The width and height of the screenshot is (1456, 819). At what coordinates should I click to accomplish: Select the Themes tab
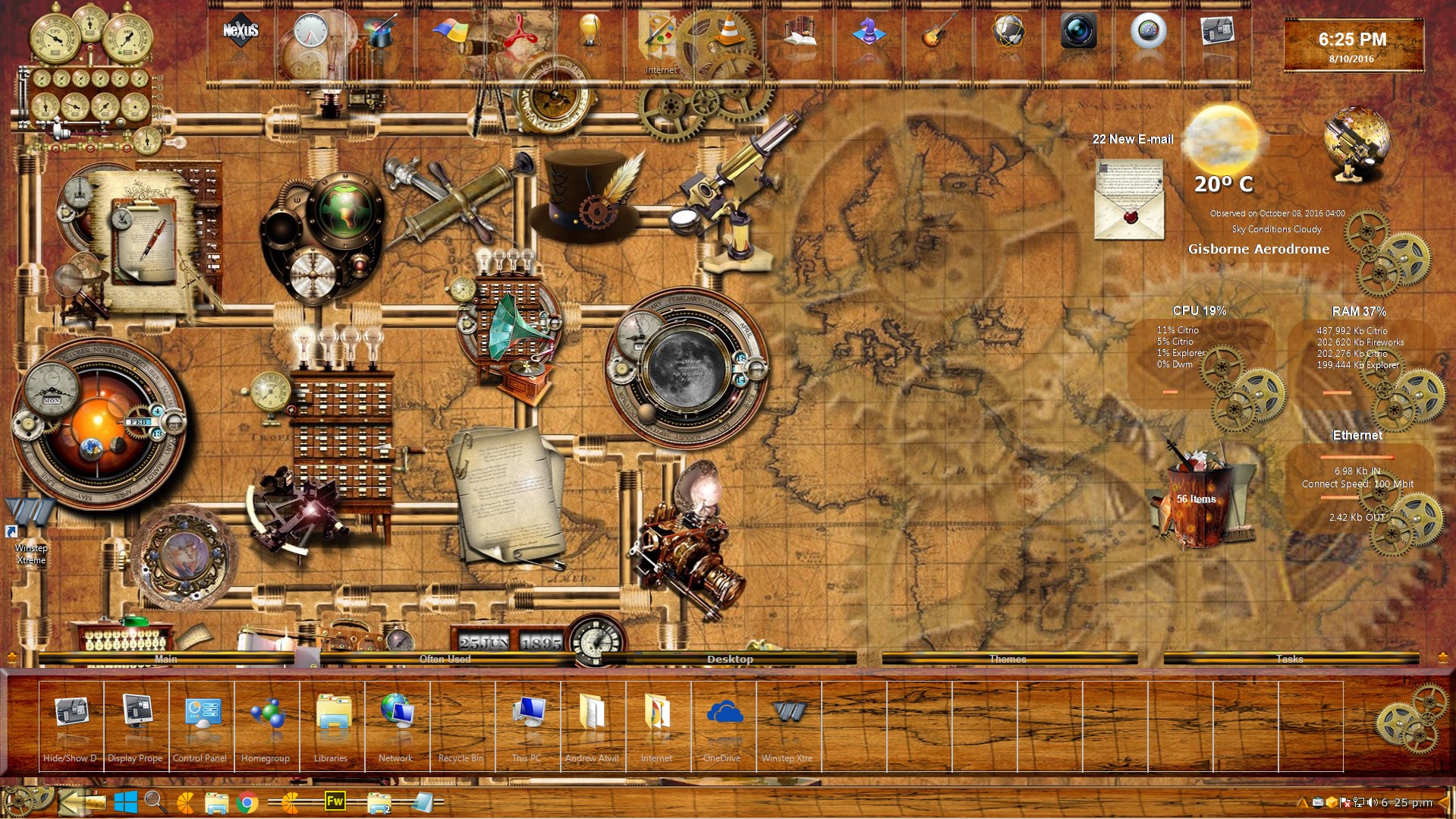click(x=1008, y=659)
